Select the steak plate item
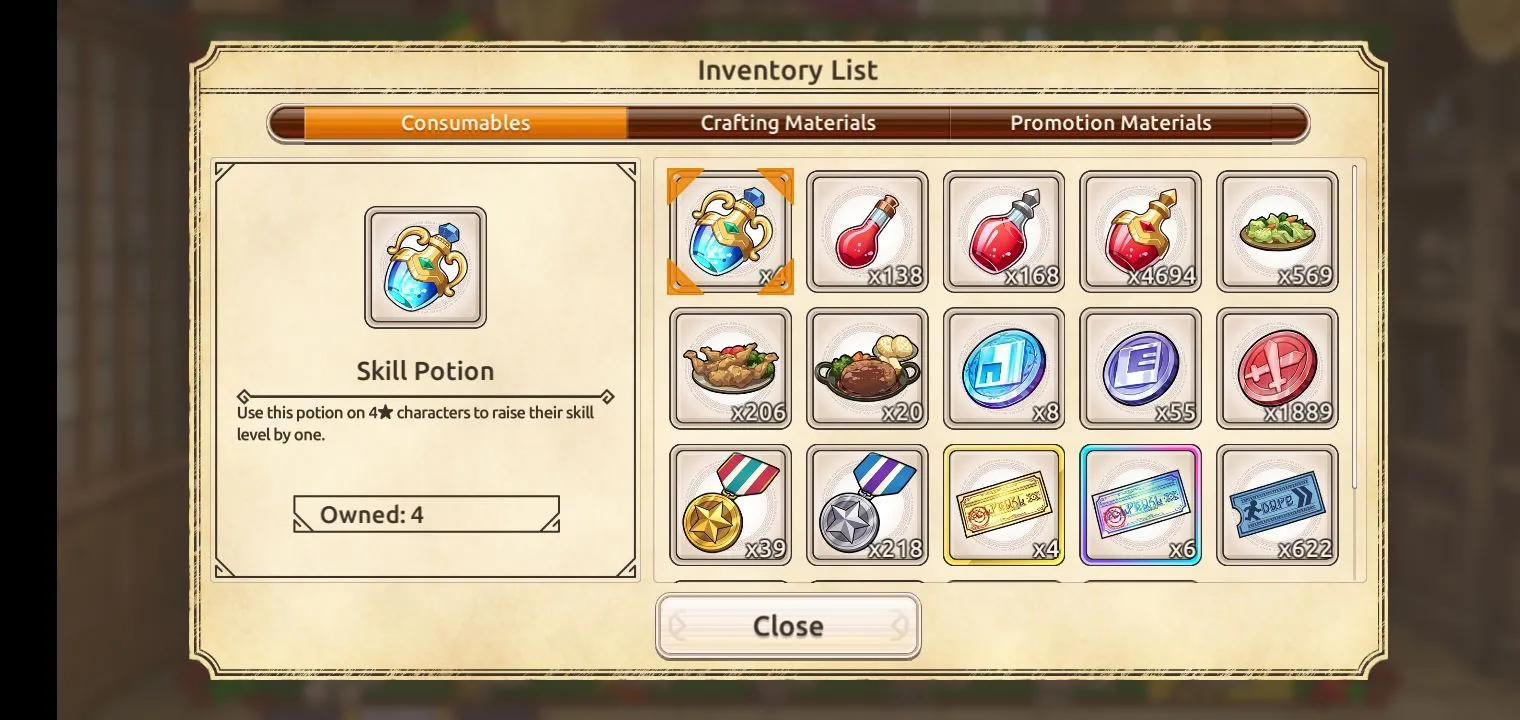This screenshot has height=720, width=1520. (867, 368)
